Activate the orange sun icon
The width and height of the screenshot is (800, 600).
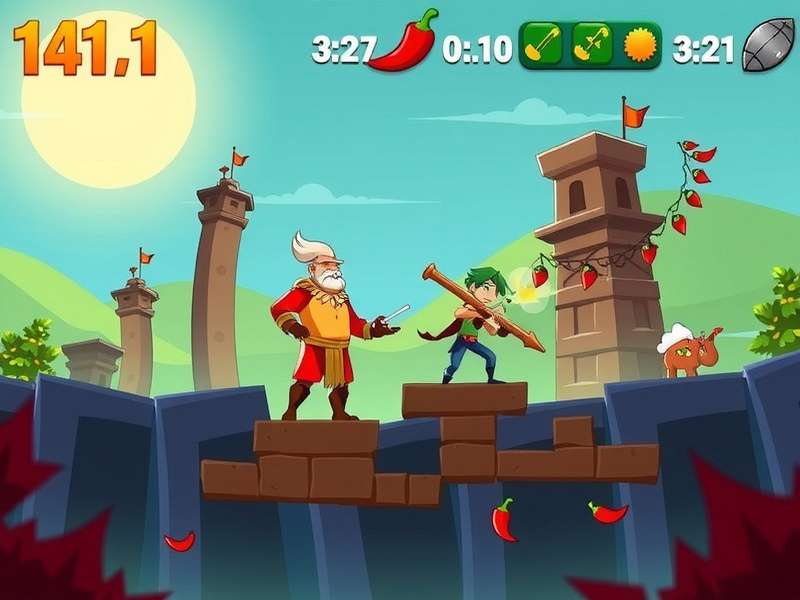[638, 45]
